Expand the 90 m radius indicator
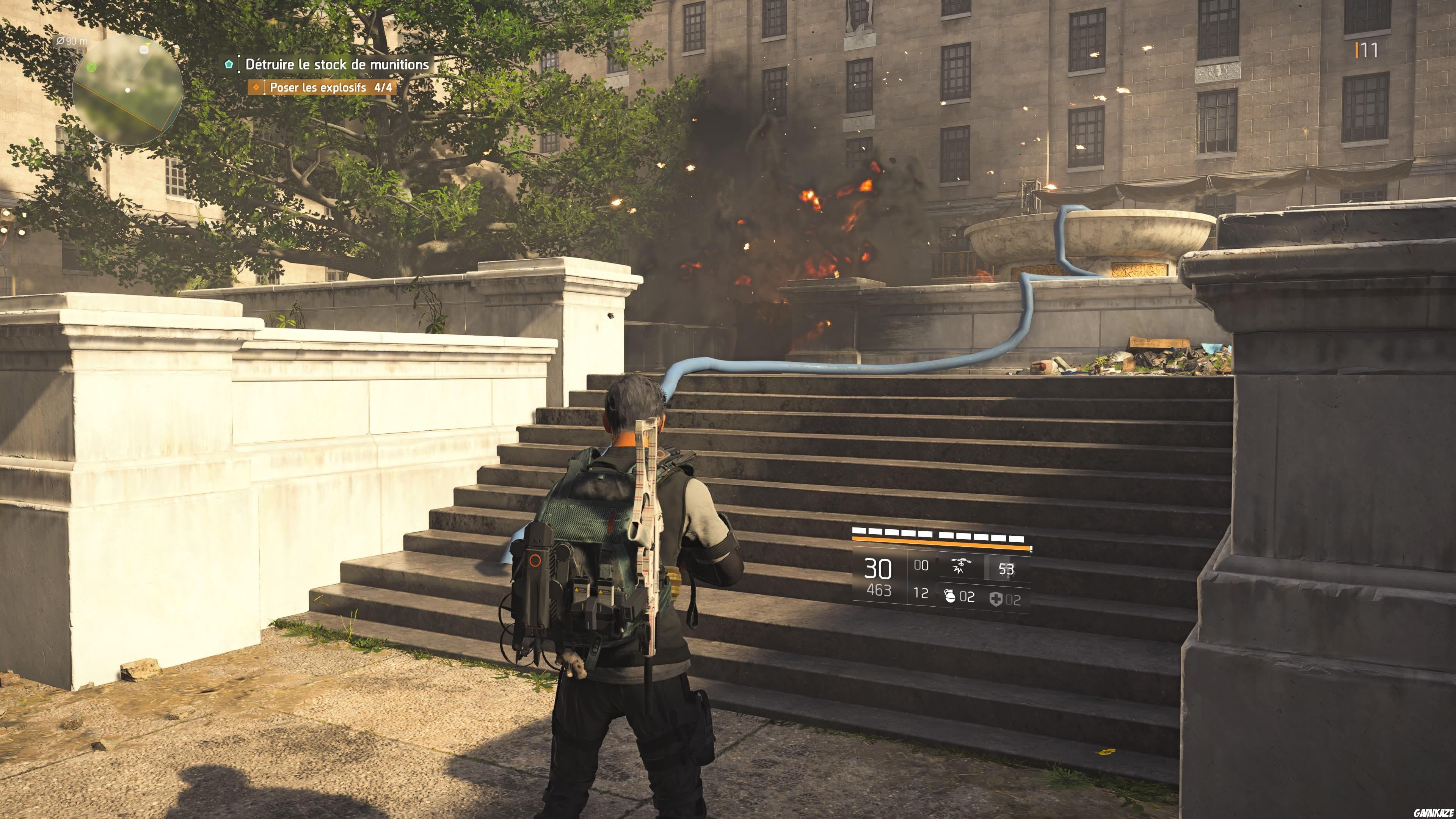1456x819 pixels. click(x=72, y=41)
